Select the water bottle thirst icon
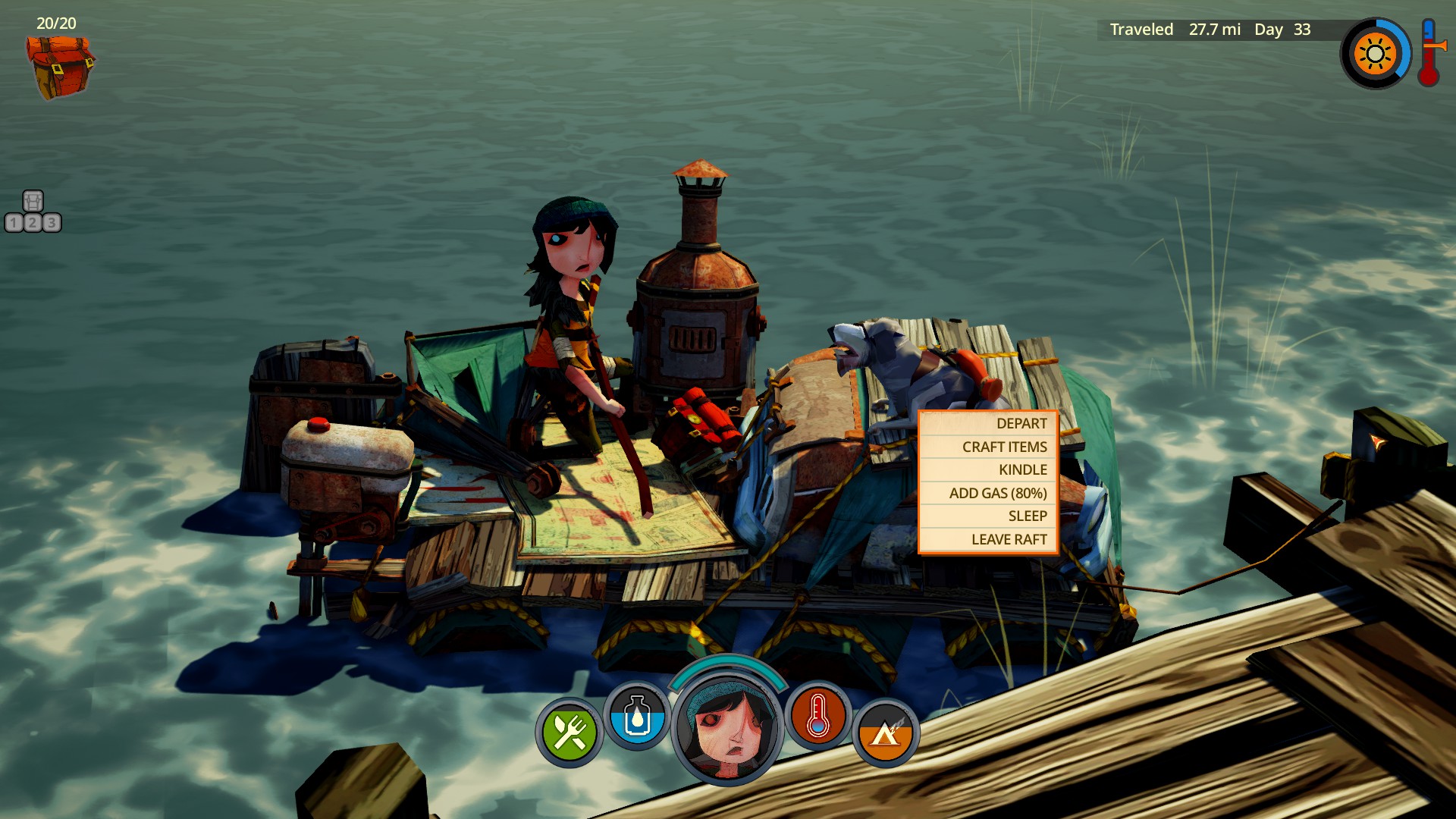The height and width of the screenshot is (819, 1456). (x=637, y=717)
